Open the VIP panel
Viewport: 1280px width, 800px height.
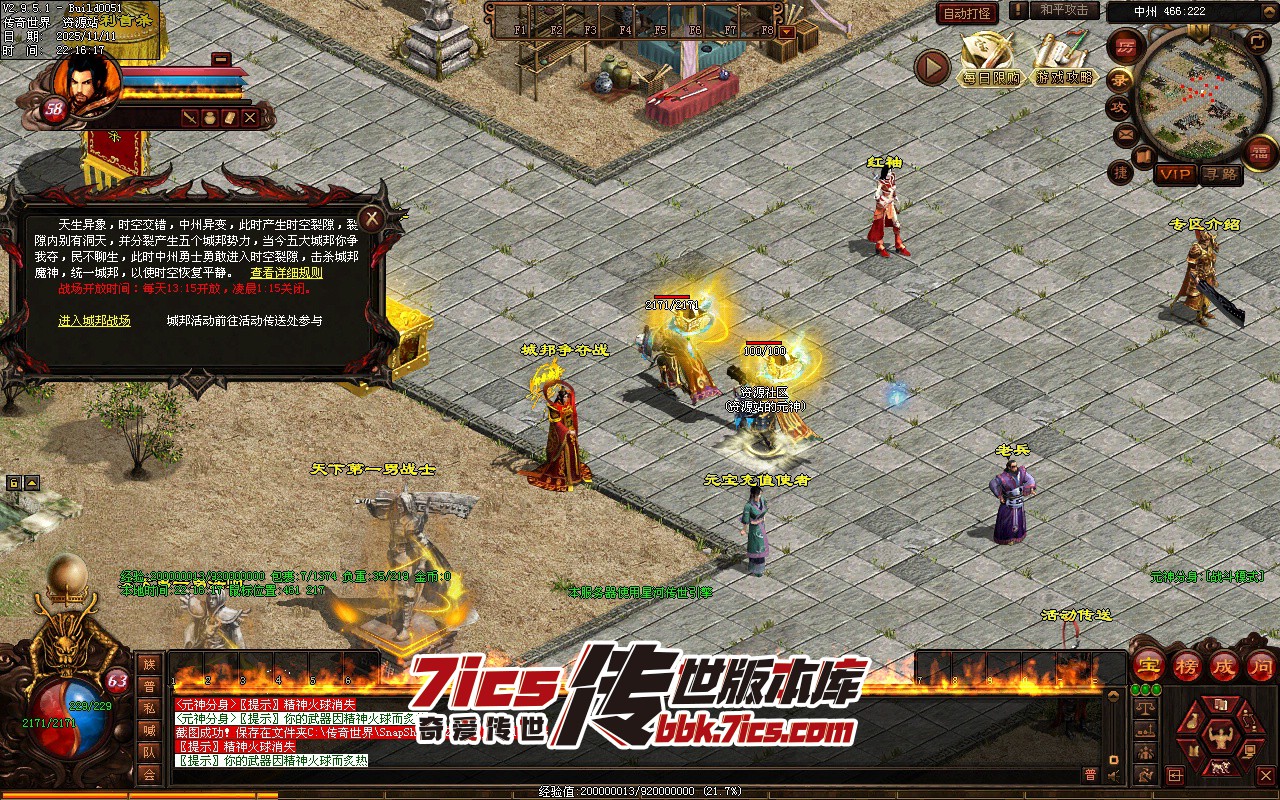pyautogui.click(x=1177, y=175)
